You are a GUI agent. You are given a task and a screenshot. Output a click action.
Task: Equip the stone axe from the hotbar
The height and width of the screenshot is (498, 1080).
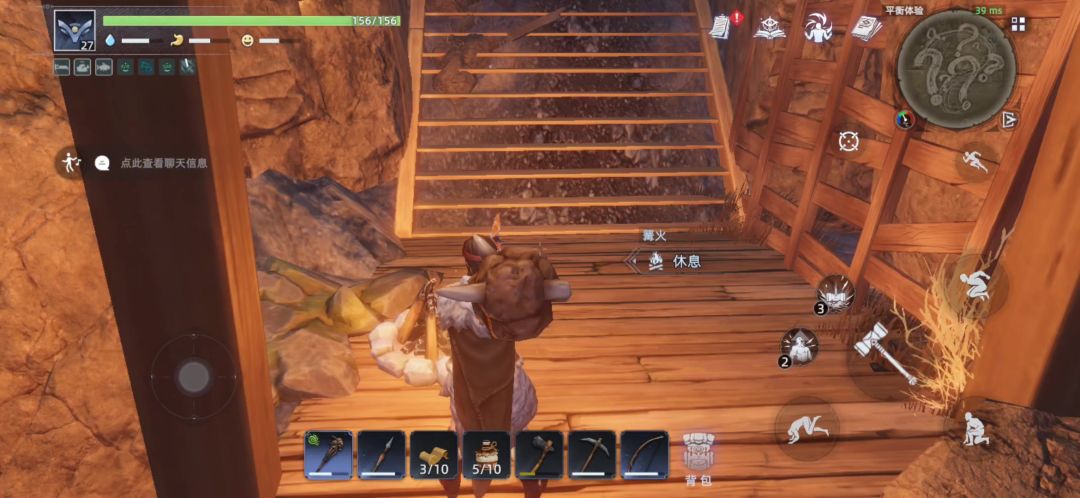tap(540, 455)
